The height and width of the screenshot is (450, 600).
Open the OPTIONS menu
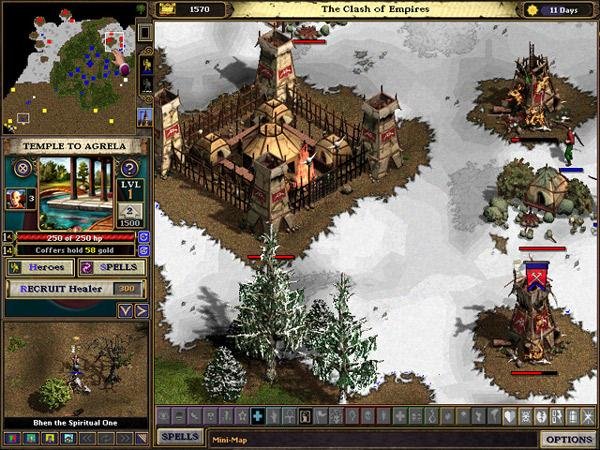pos(566,439)
